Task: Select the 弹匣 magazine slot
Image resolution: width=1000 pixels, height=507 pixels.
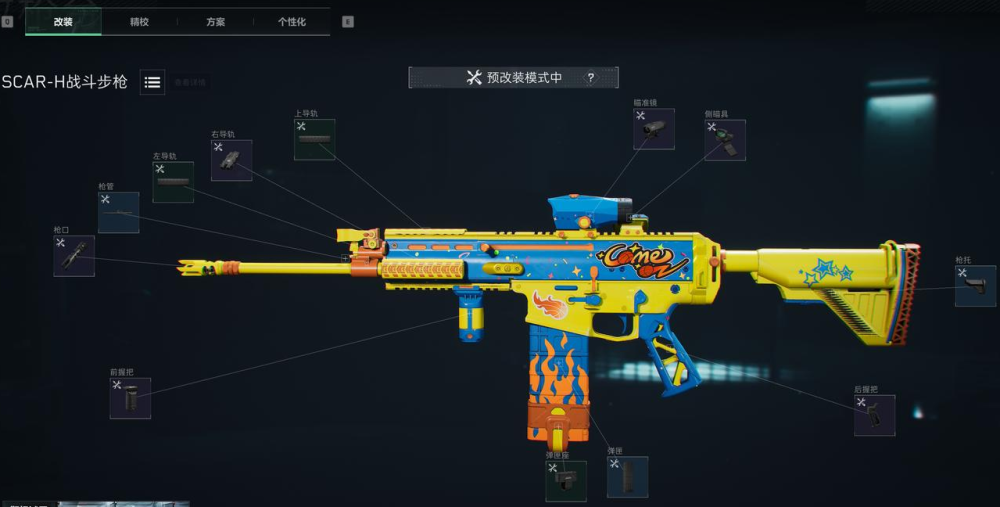Action: pyautogui.click(x=627, y=477)
